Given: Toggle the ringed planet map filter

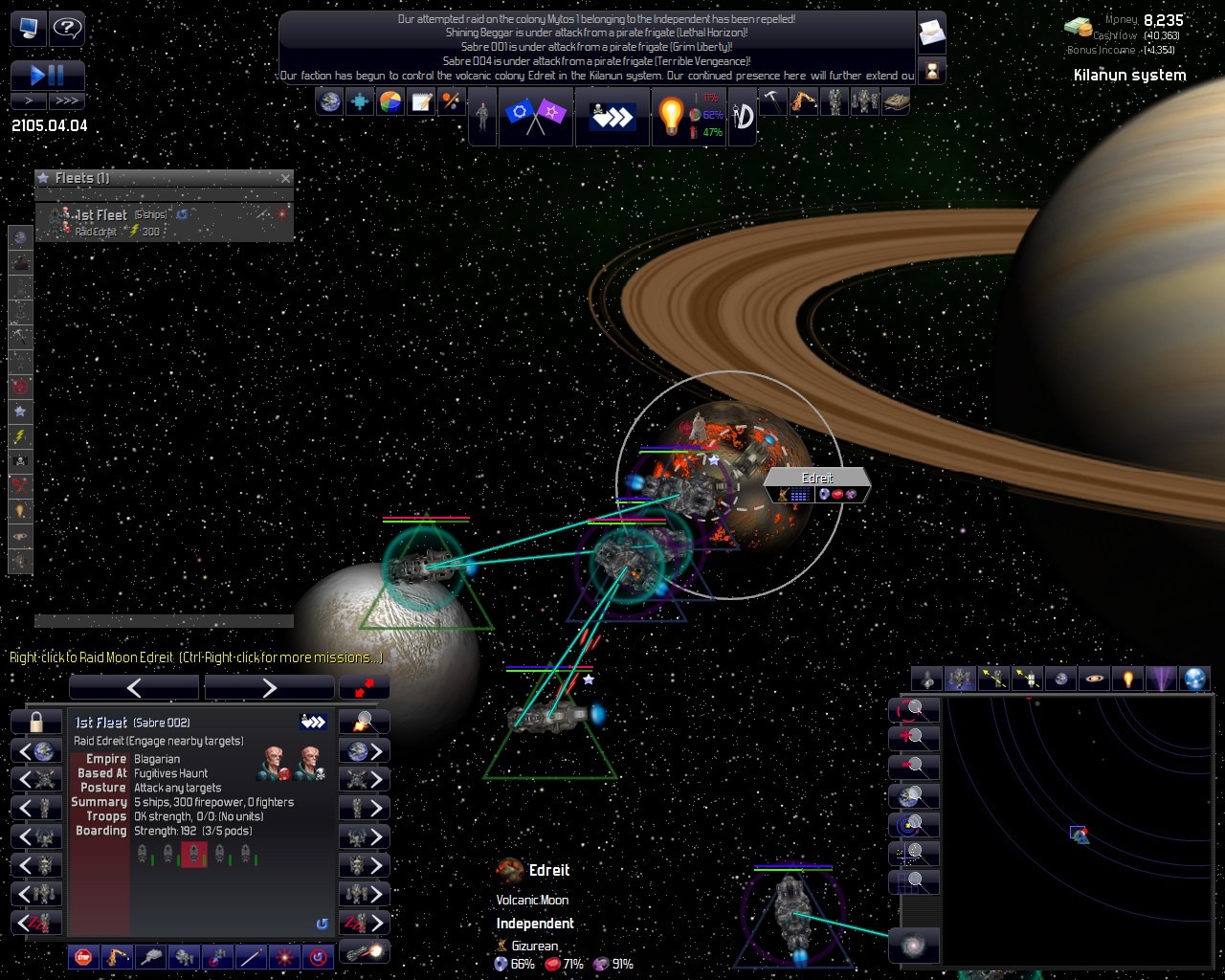Looking at the screenshot, I should [x=1094, y=679].
